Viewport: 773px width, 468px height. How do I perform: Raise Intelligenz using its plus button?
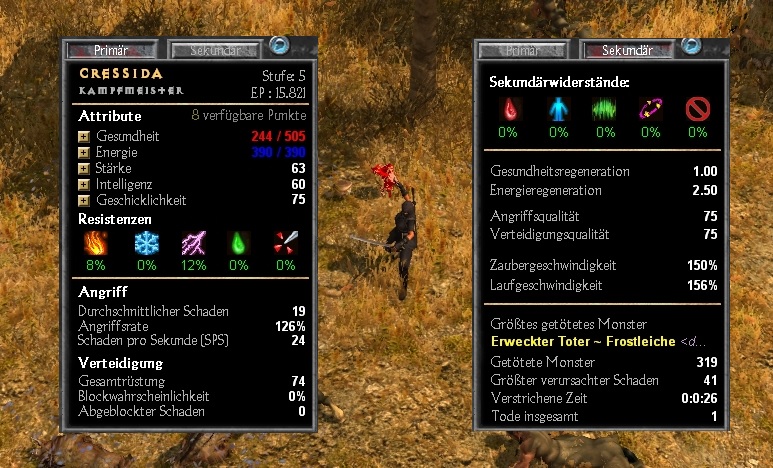click(x=84, y=185)
